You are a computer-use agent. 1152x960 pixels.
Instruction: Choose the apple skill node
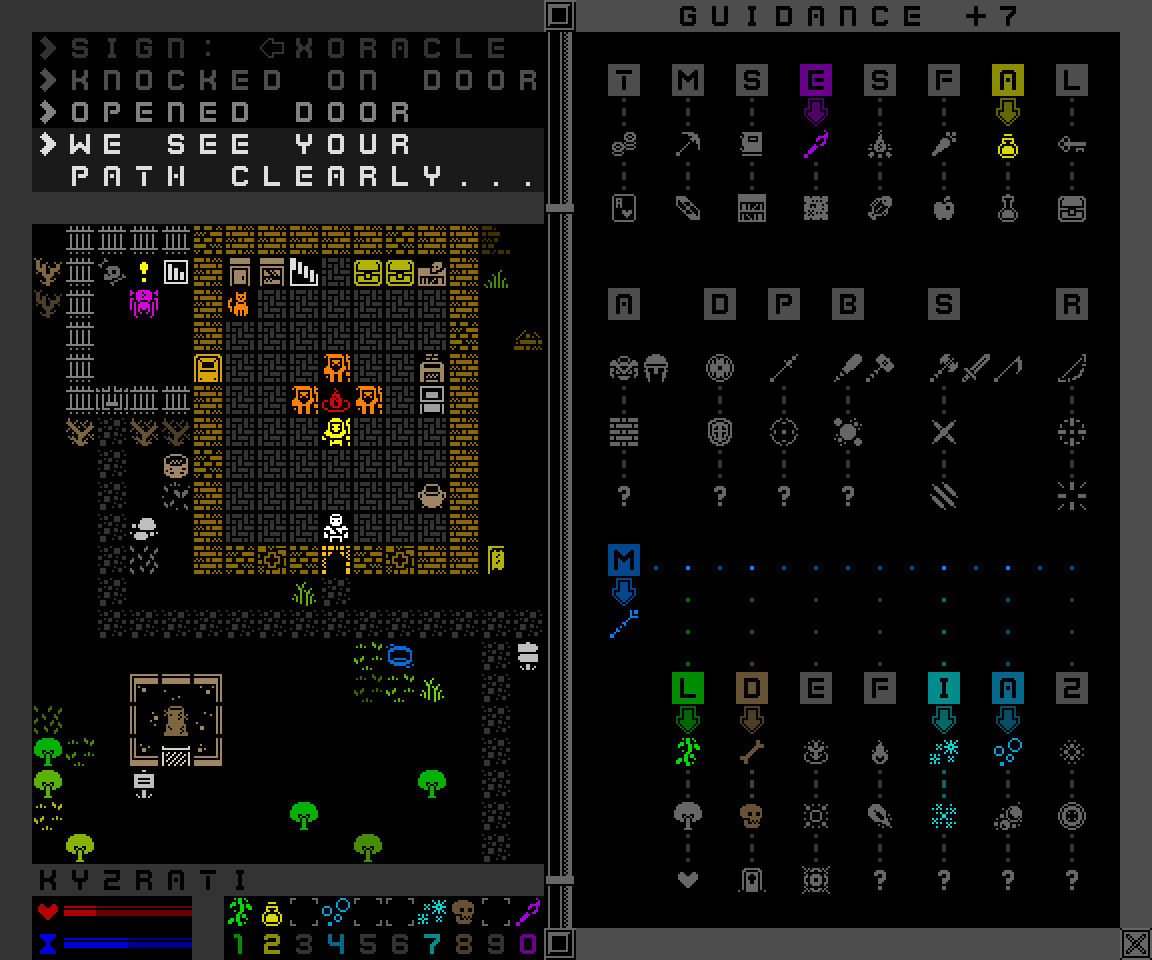(x=943, y=209)
